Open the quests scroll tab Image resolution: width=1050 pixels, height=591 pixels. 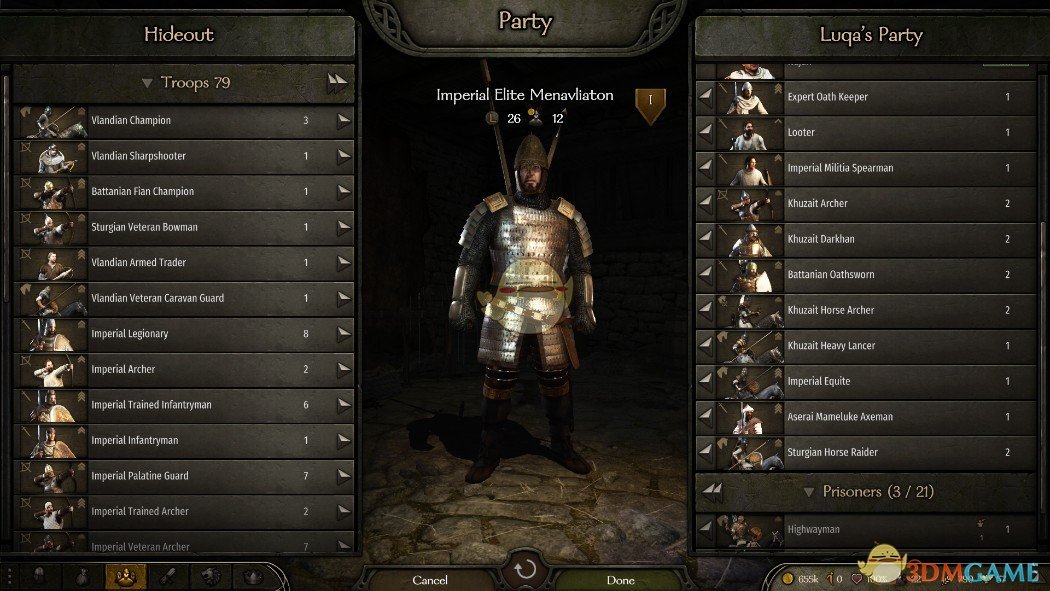tap(168, 577)
